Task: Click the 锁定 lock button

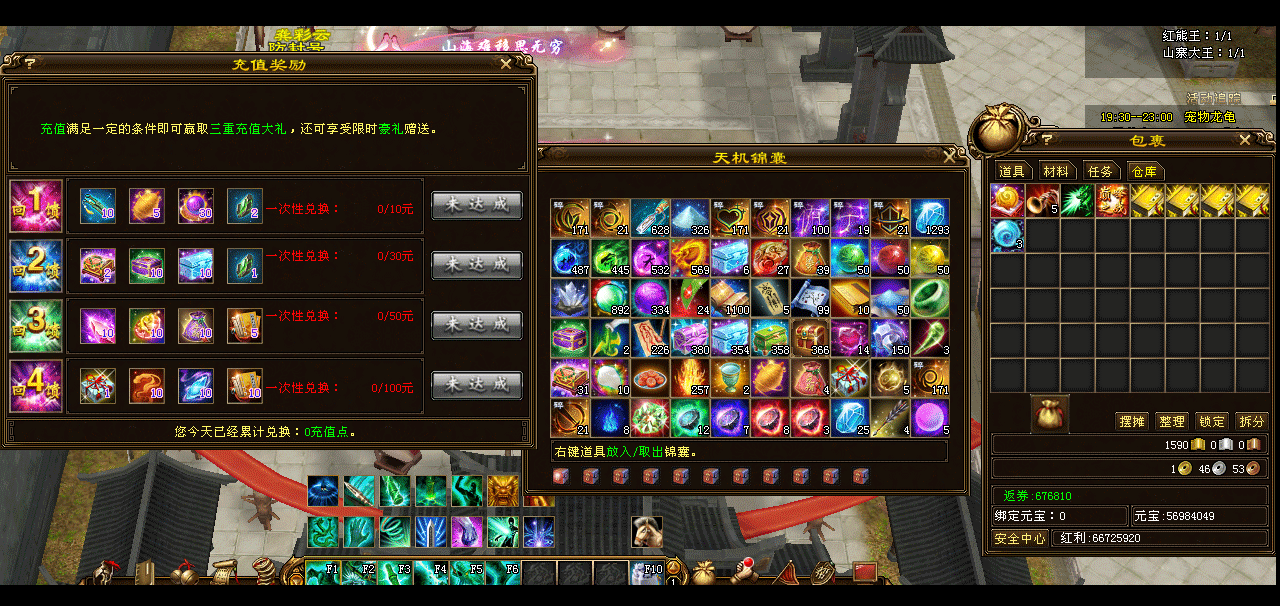Action: click(1211, 422)
